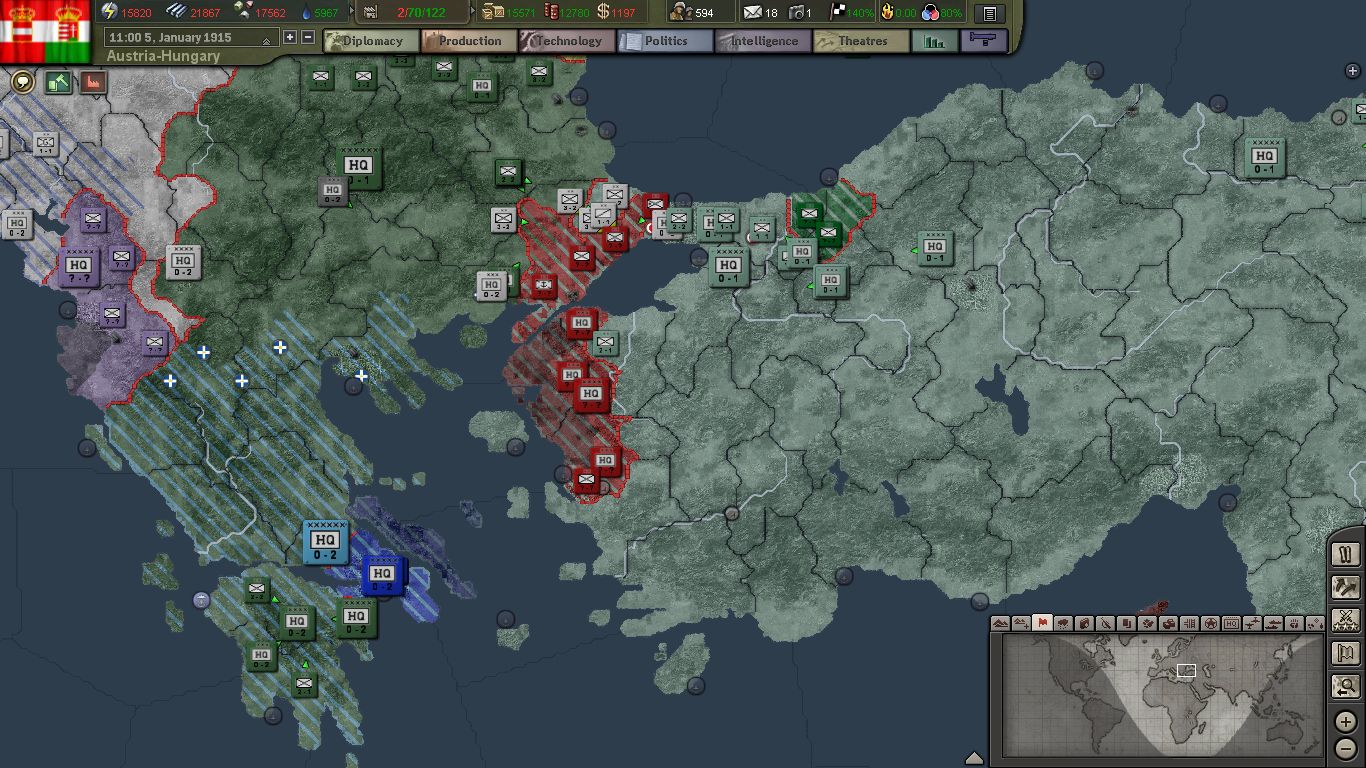Open the main menu list icon
Screen dimensions: 1366x768
point(989,14)
